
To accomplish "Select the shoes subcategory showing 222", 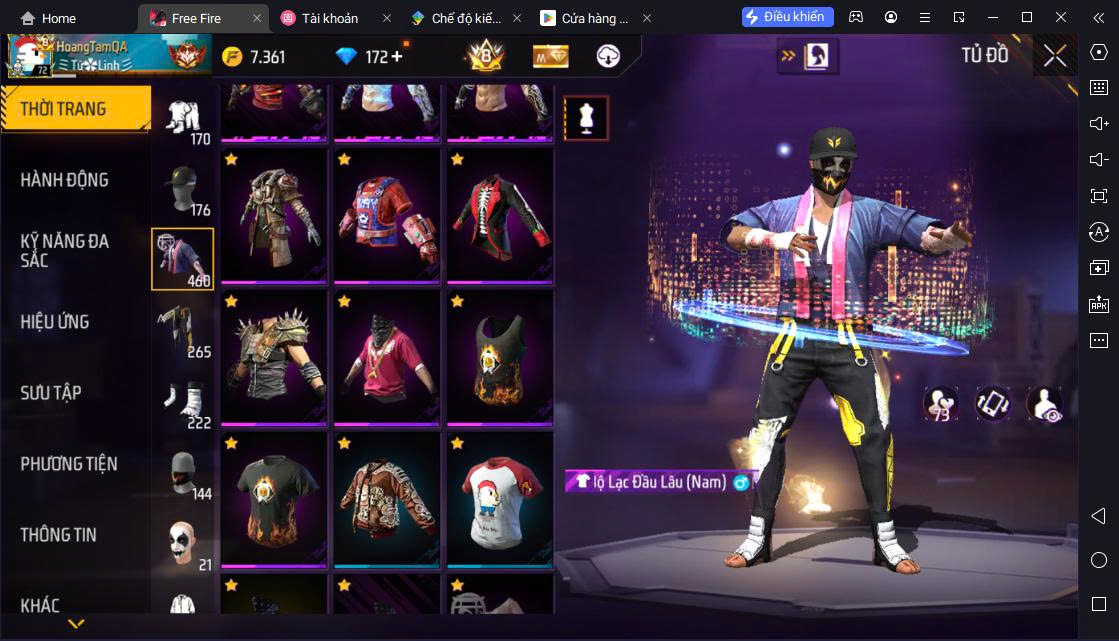I will 183,403.
